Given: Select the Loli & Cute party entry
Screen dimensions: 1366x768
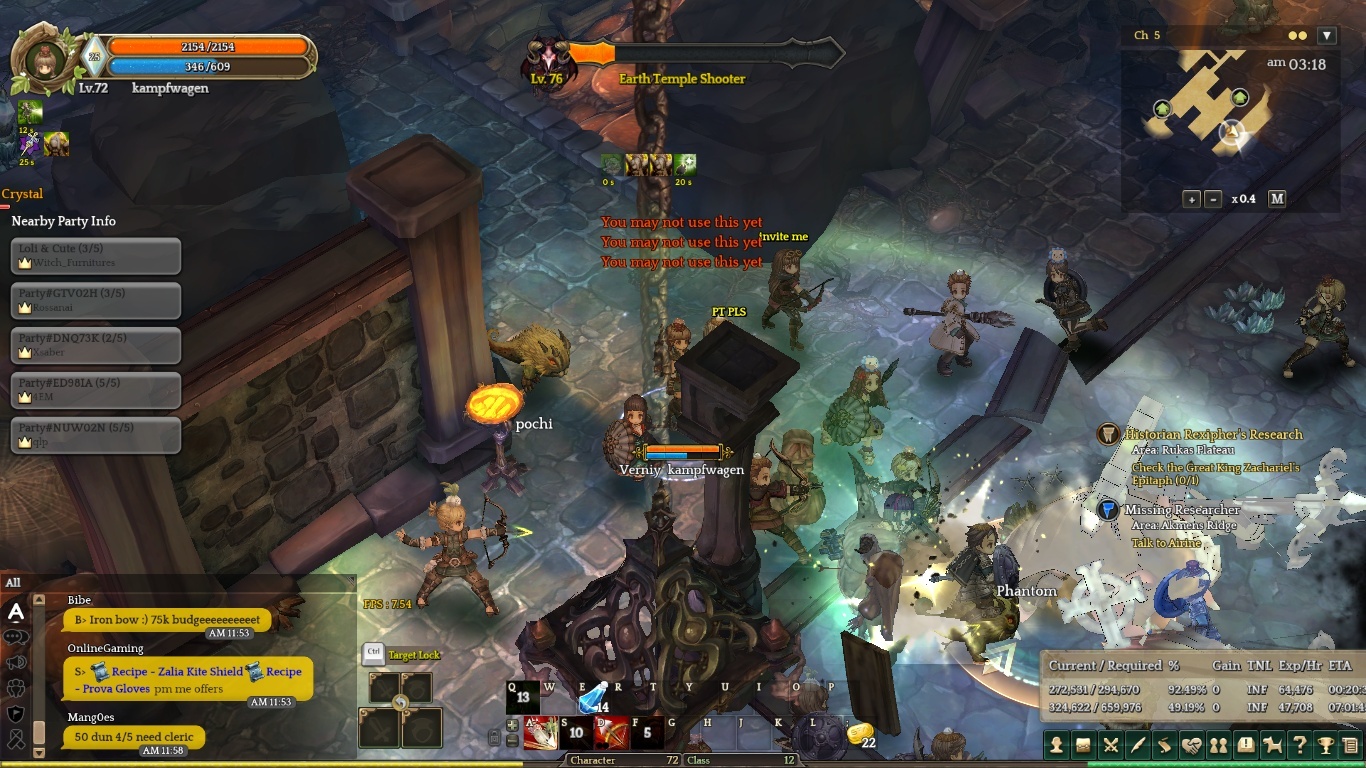Looking at the screenshot, I should [x=96, y=255].
